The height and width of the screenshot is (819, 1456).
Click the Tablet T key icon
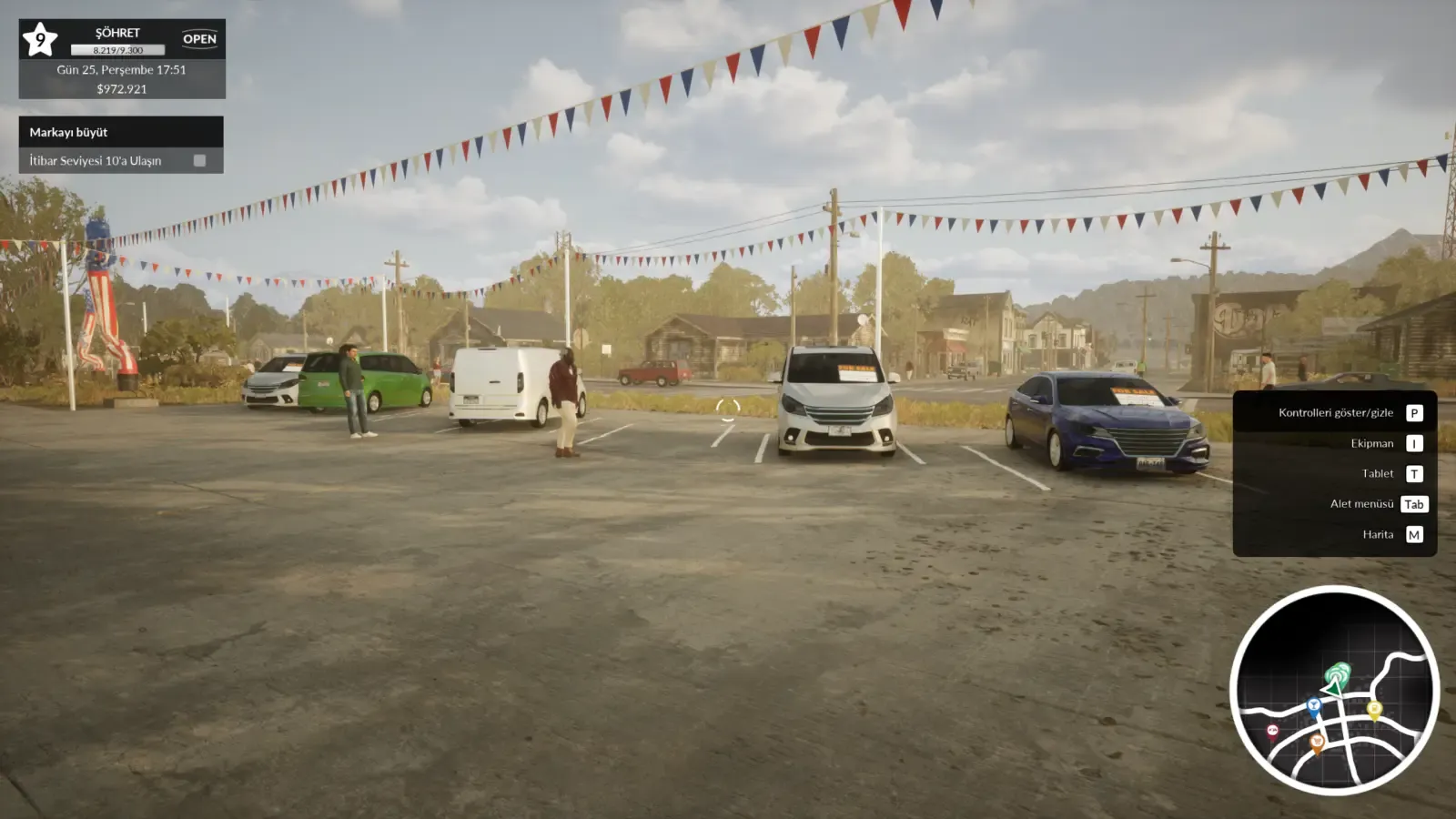coord(1413,473)
